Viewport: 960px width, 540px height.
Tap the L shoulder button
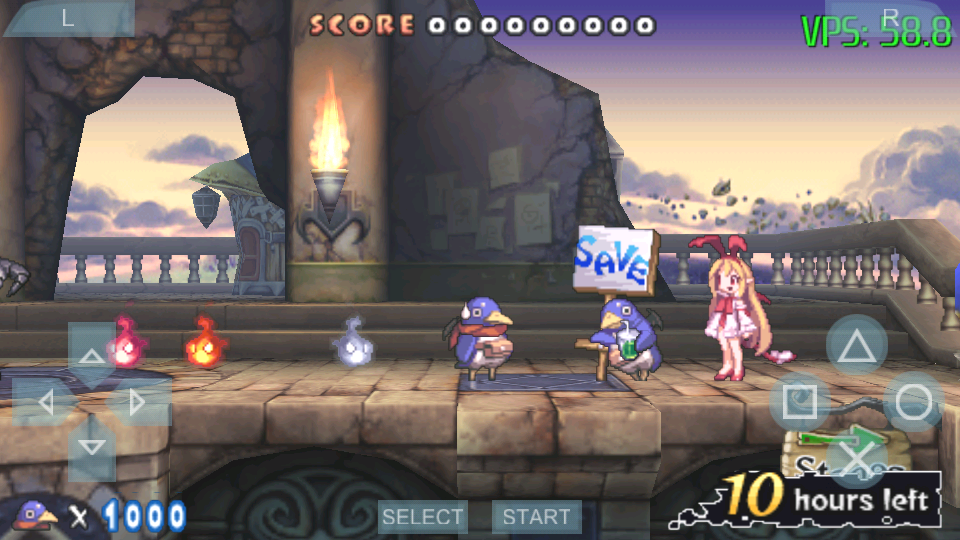pyautogui.click(x=68, y=18)
